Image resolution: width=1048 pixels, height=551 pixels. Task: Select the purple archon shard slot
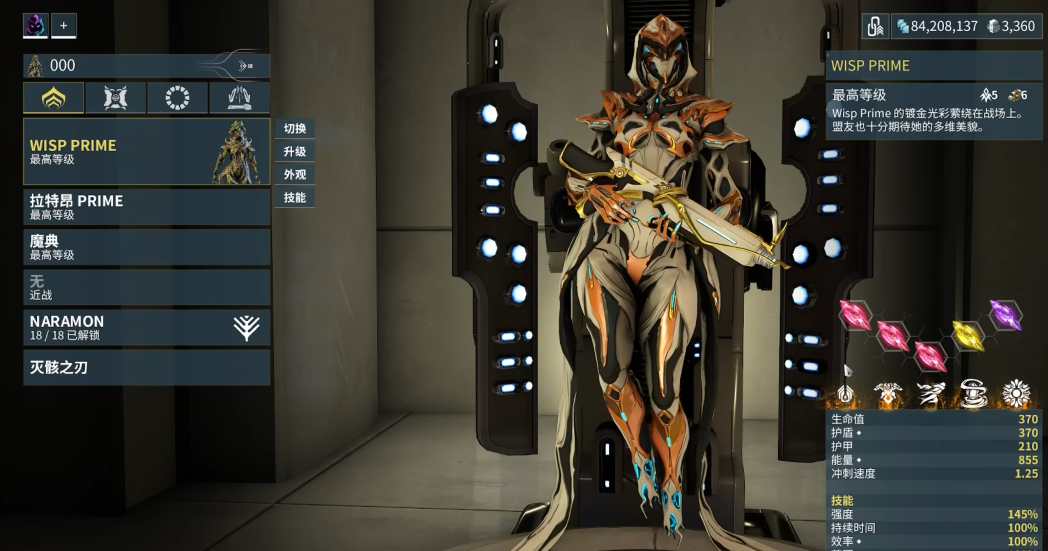coord(1005,314)
